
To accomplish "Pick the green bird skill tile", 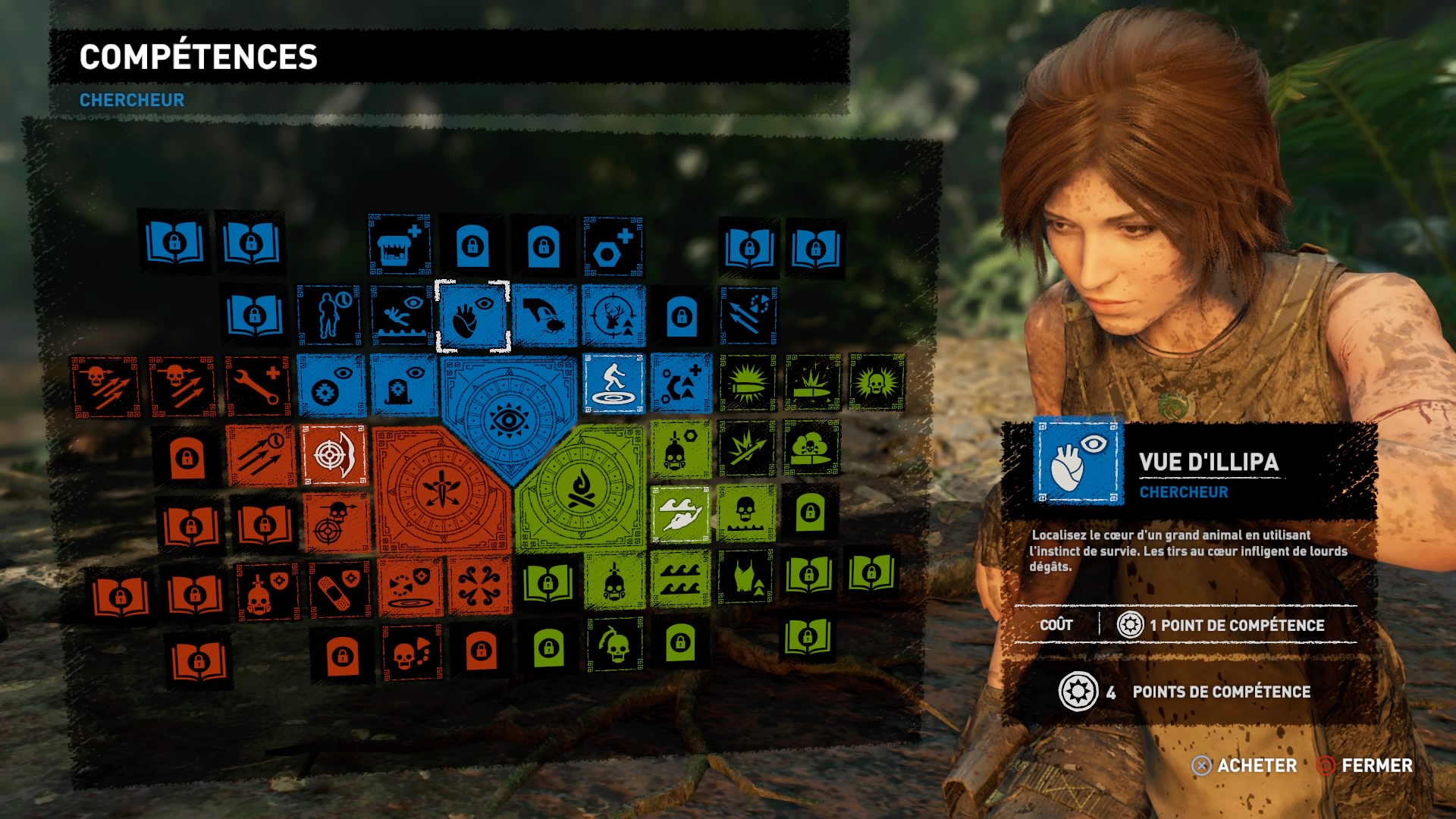I will click(679, 515).
